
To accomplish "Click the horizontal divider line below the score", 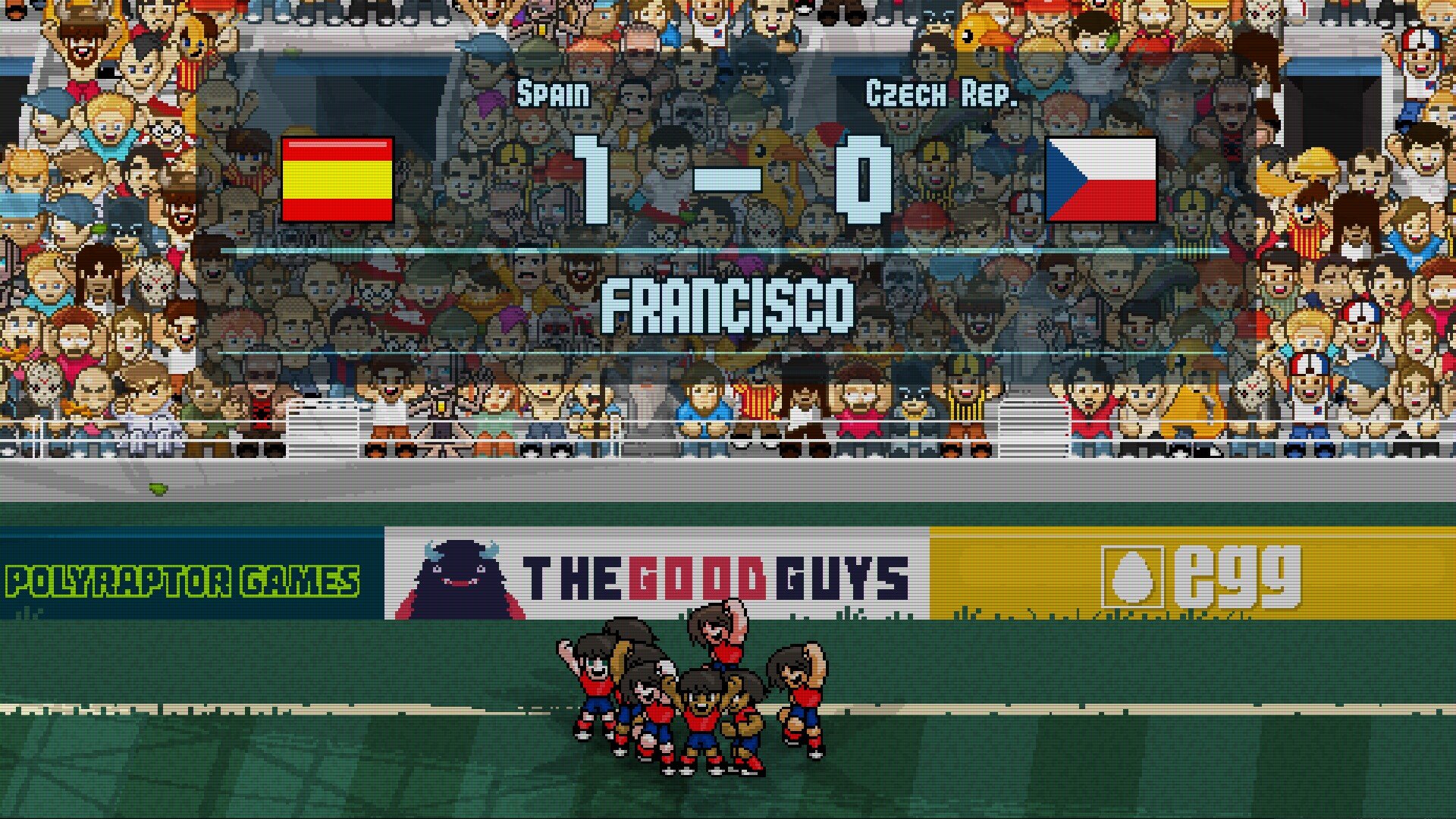I will [x=728, y=250].
